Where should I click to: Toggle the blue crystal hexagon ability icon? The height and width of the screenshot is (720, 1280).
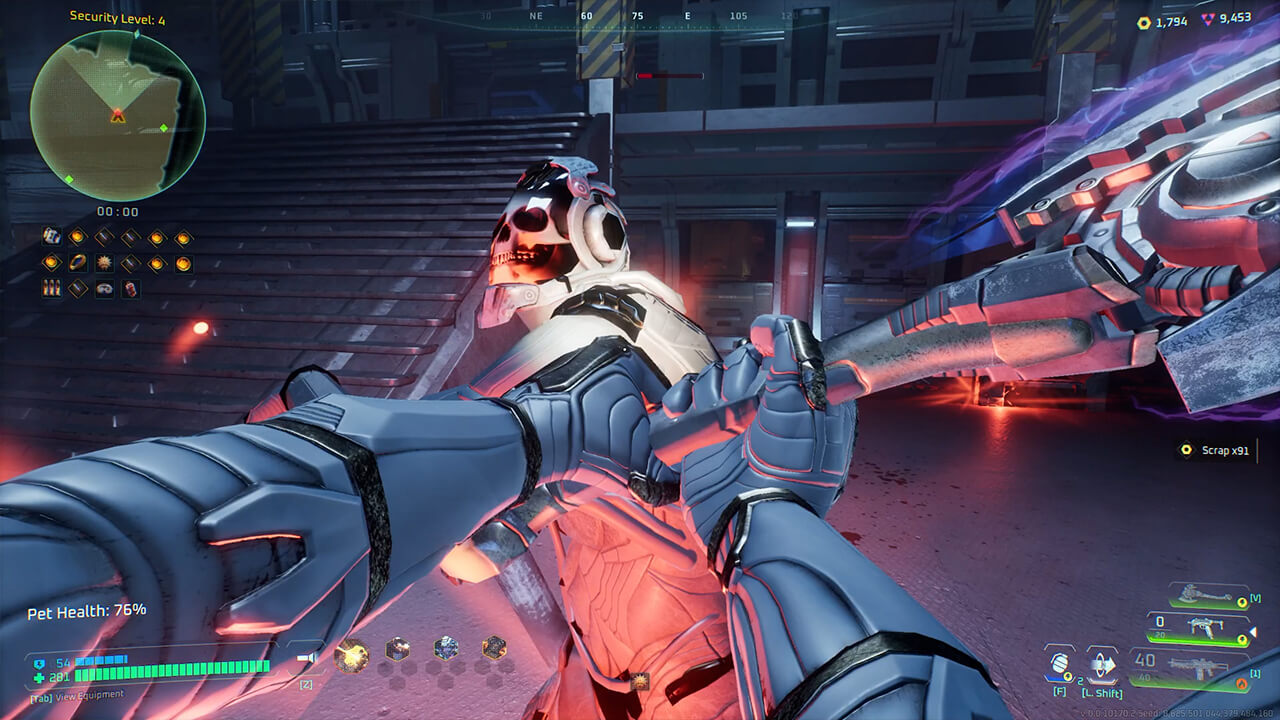[x=446, y=650]
